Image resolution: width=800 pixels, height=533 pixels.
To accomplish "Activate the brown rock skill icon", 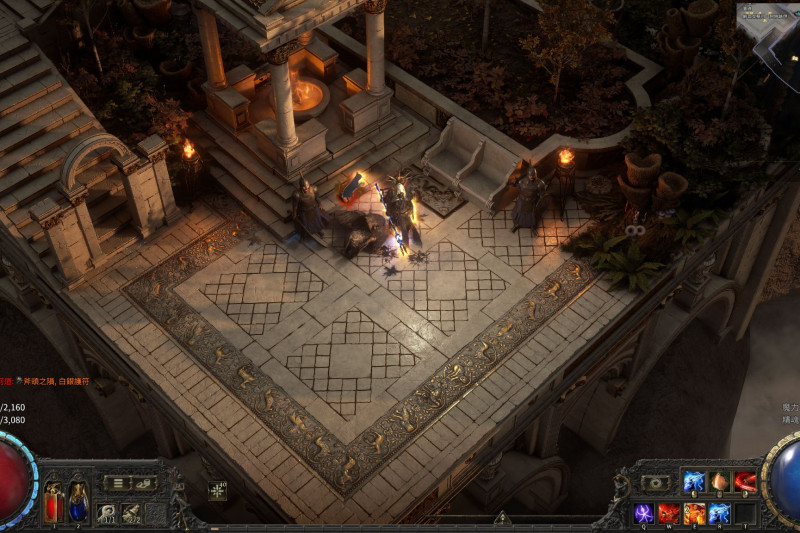I will coord(719,482).
